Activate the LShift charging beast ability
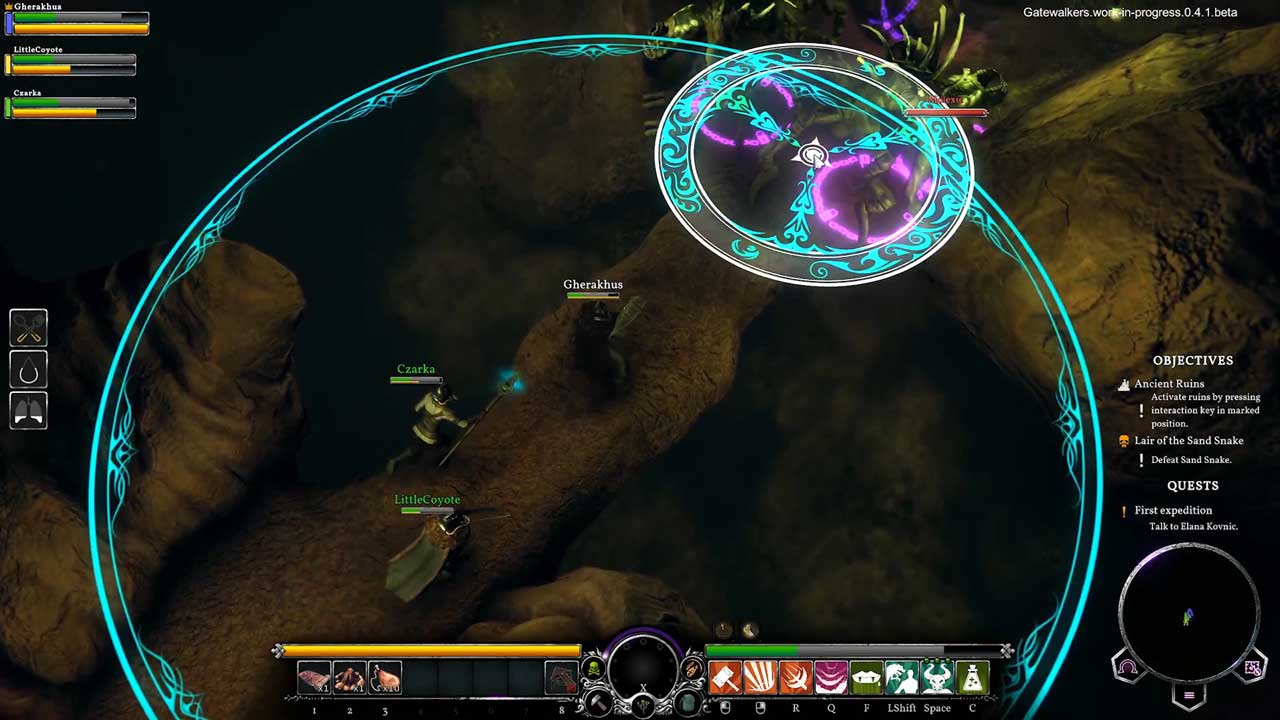 coord(902,678)
